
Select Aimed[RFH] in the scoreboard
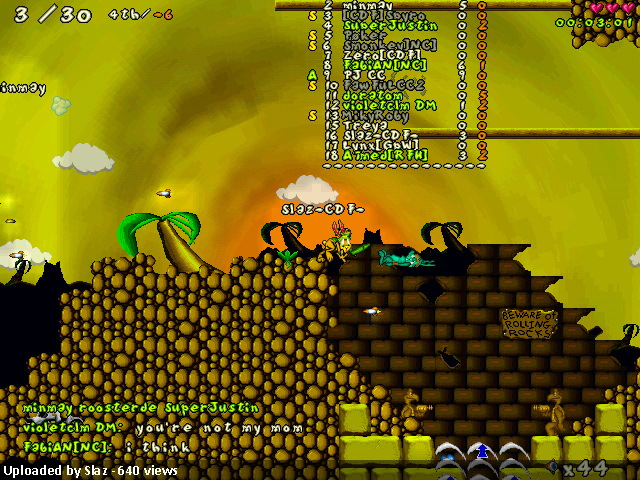tap(384, 155)
